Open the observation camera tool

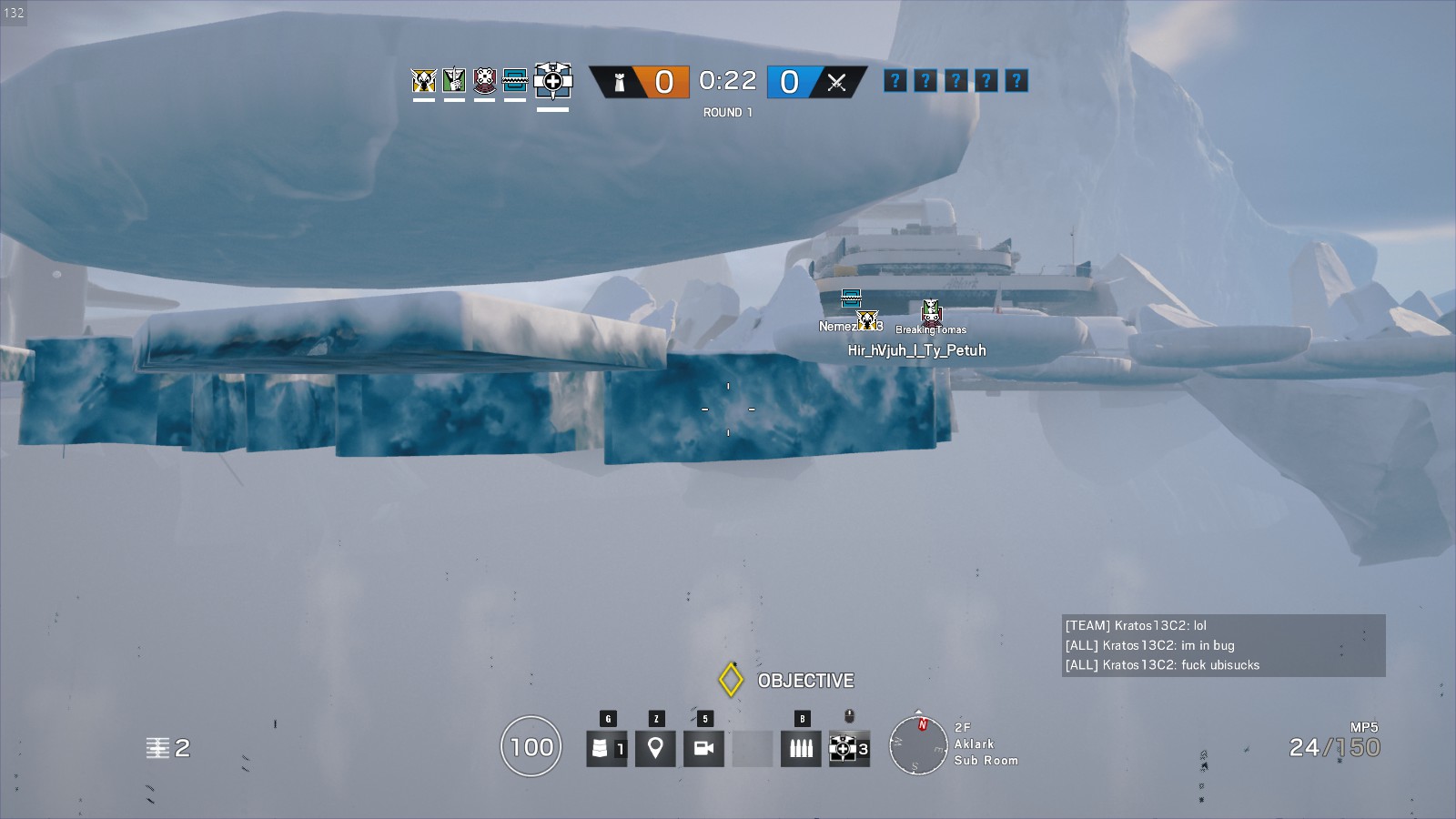[x=704, y=749]
